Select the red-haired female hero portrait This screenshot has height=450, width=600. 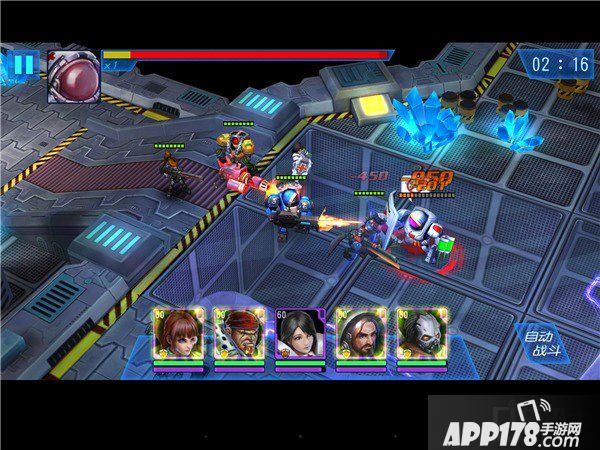coord(178,334)
